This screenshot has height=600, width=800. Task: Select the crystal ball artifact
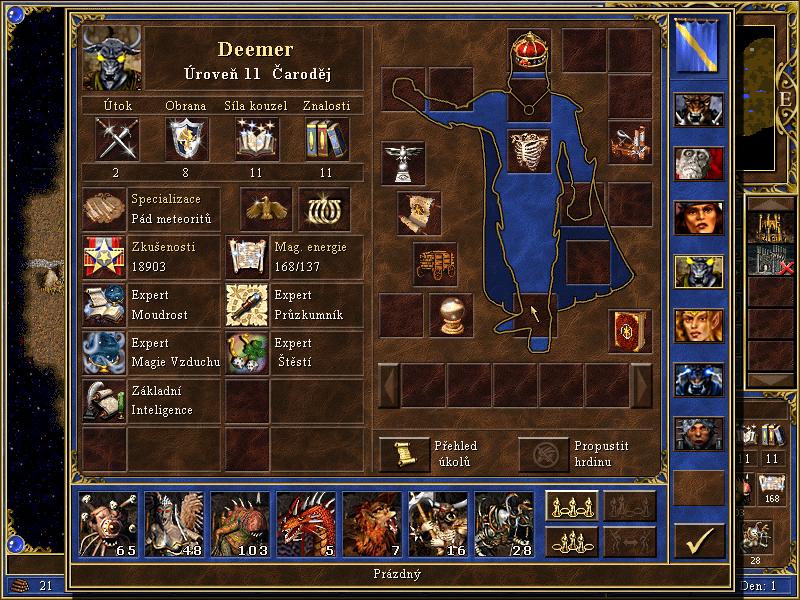click(x=450, y=314)
